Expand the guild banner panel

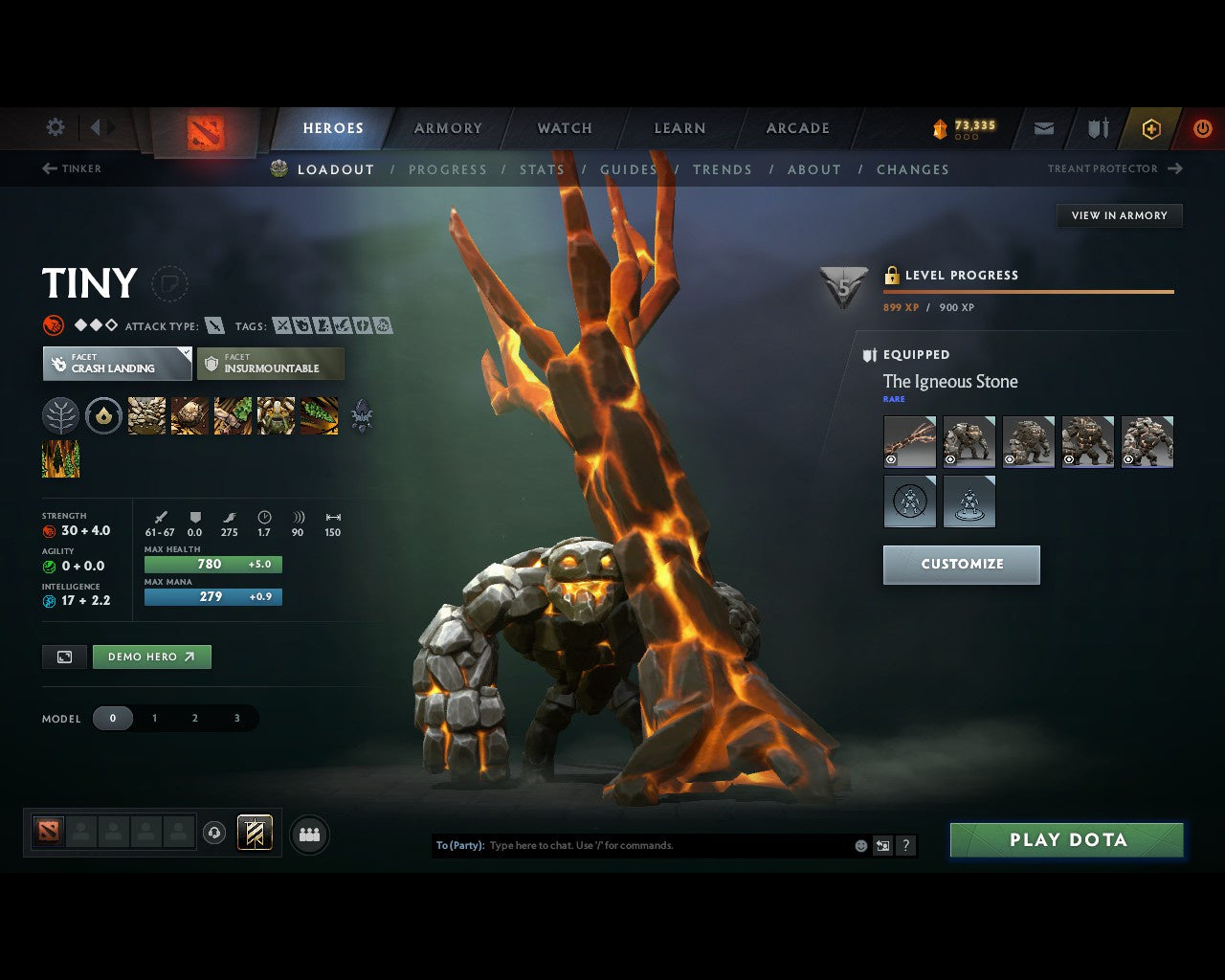coord(255,832)
